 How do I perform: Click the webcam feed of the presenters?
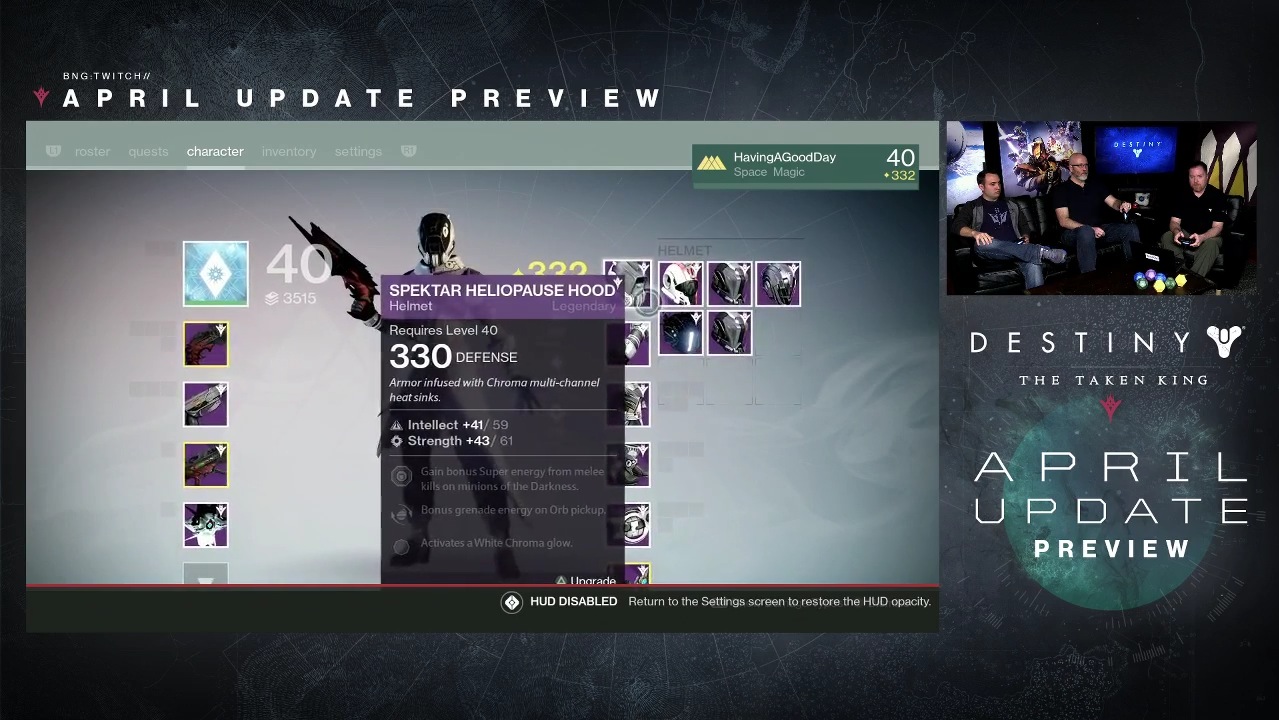point(1101,208)
